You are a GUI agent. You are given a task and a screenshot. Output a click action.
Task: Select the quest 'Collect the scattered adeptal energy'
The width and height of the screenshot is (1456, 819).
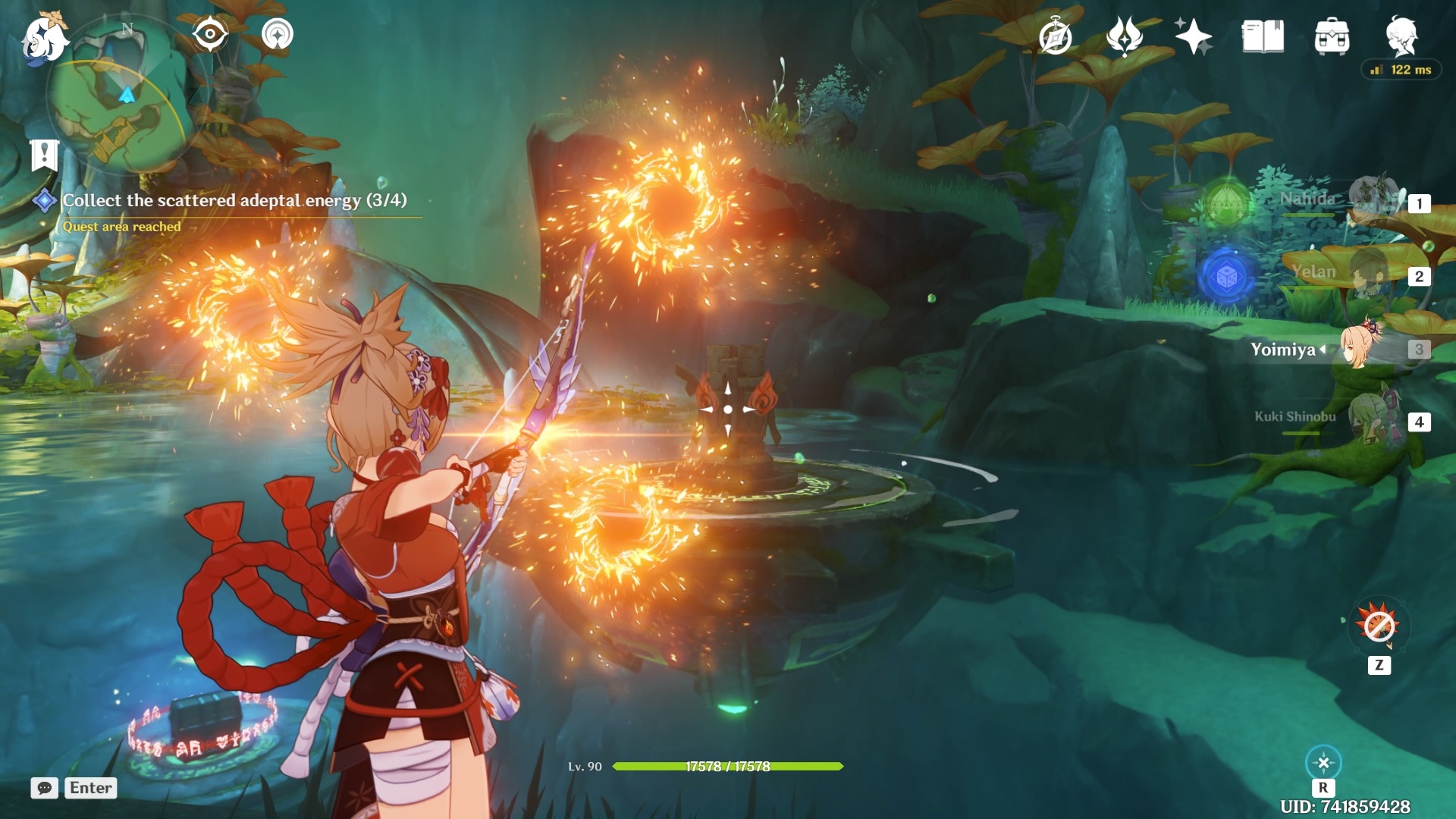(234, 201)
